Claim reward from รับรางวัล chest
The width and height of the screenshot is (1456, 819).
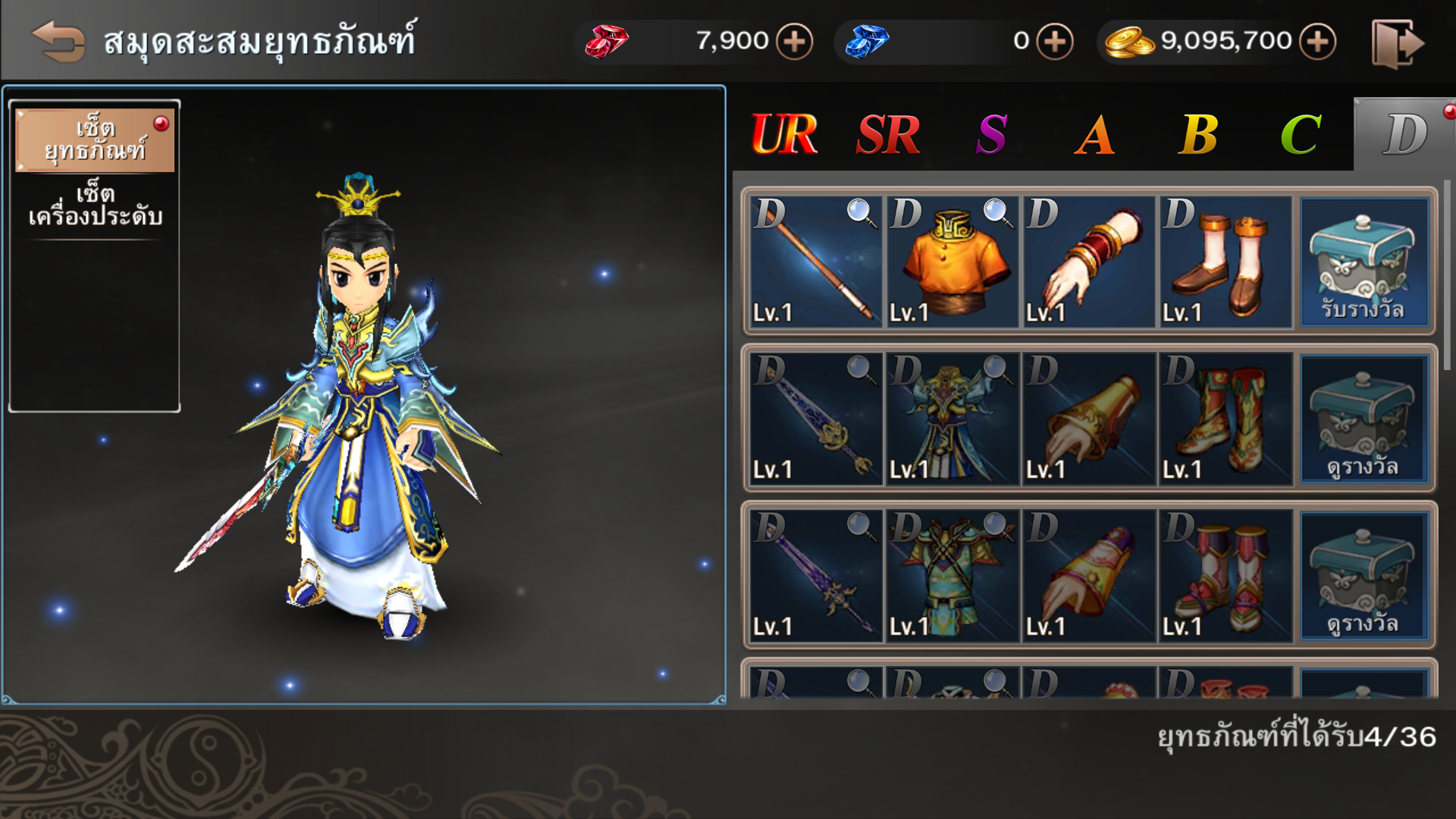click(1363, 262)
